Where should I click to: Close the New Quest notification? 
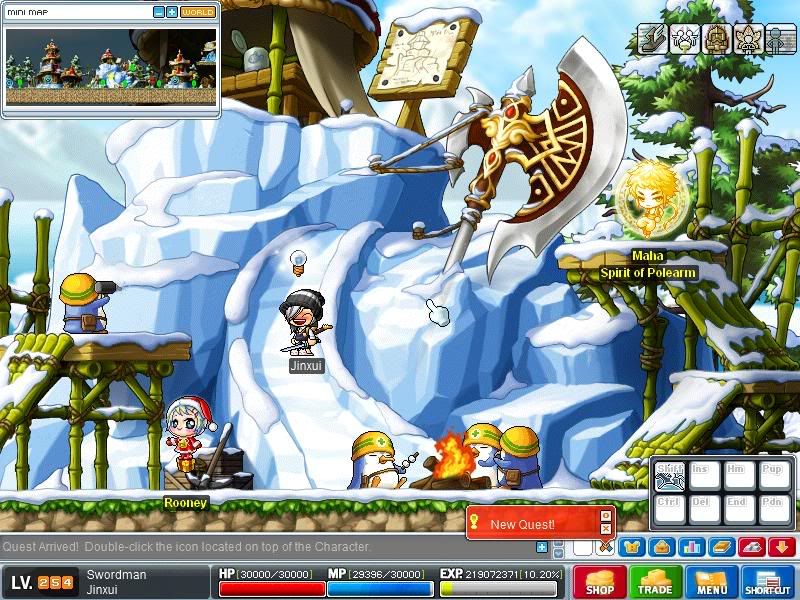[605, 529]
